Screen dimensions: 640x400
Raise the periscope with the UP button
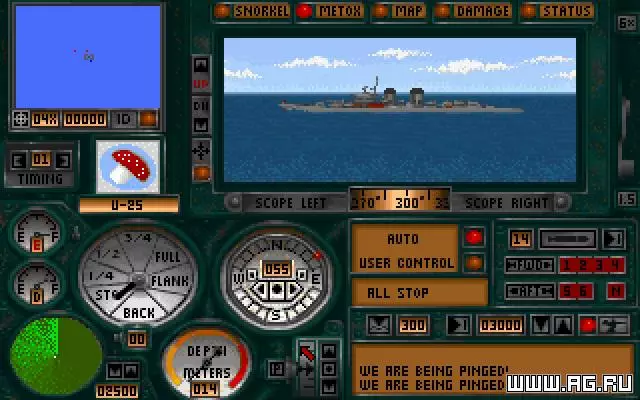click(x=201, y=85)
